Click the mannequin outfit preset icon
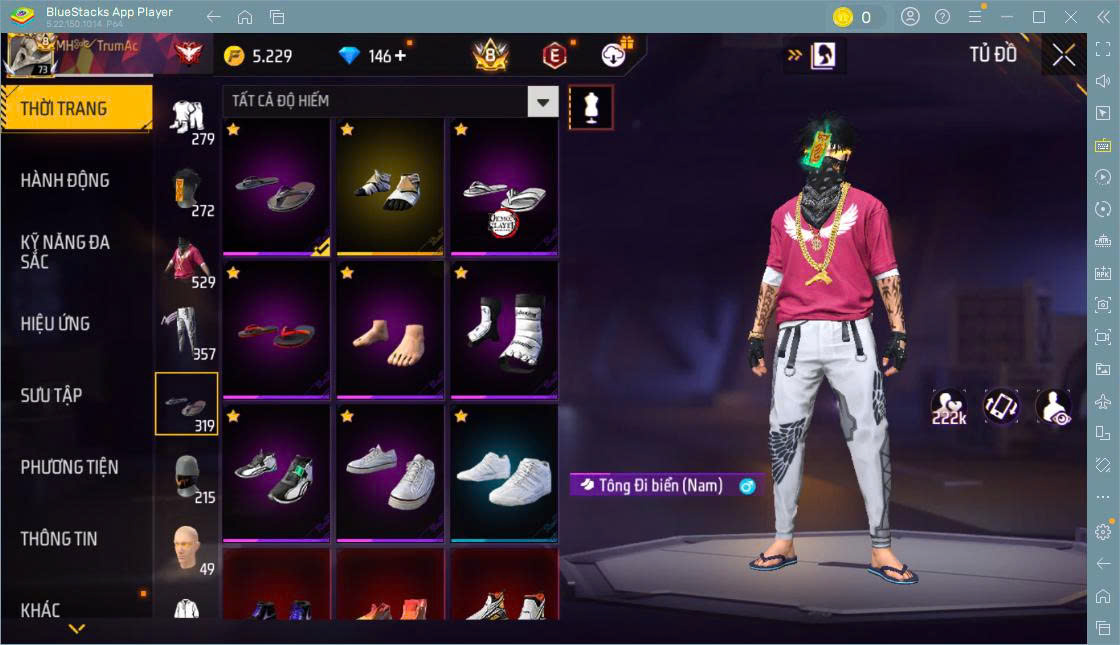 pos(590,107)
